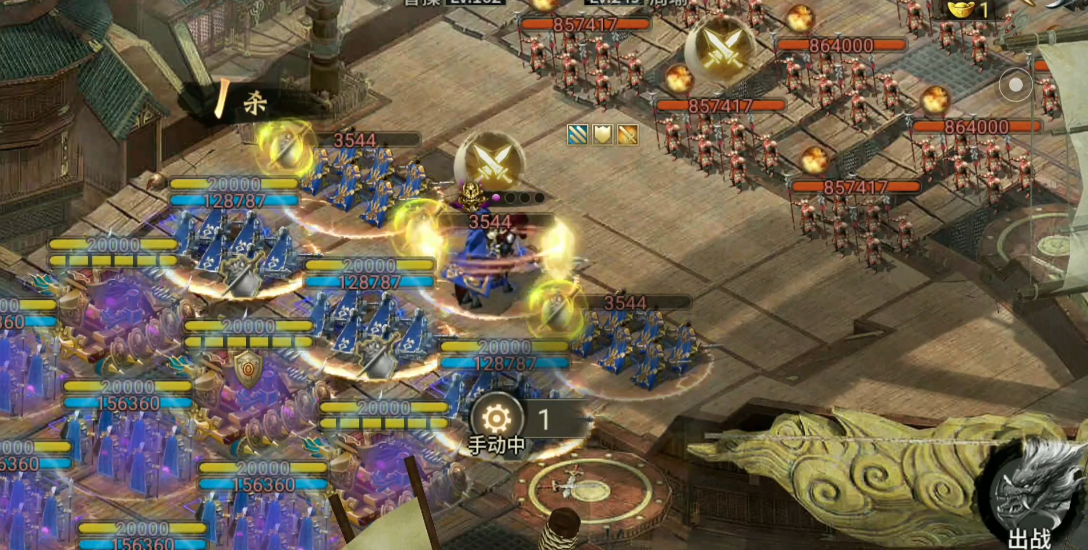Toggle the 手动中 manual mode gear
This screenshot has width=1088, height=550.
497,418
